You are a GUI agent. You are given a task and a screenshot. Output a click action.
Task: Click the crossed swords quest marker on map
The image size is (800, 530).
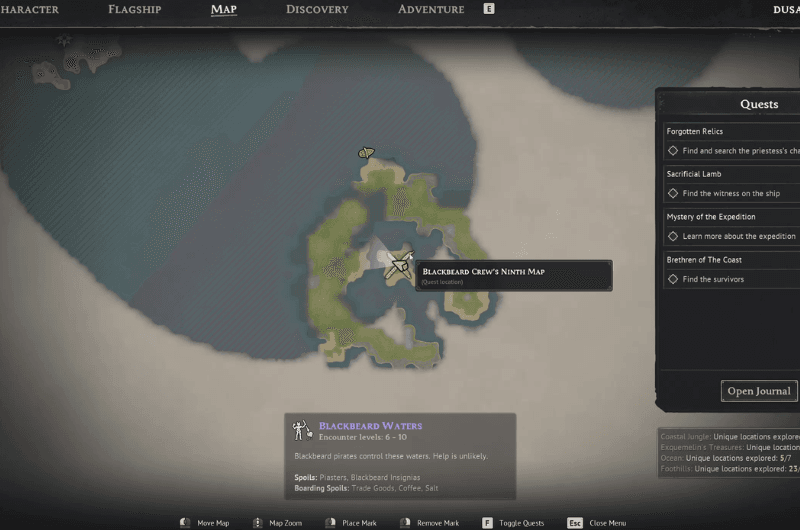pyautogui.click(x=399, y=264)
